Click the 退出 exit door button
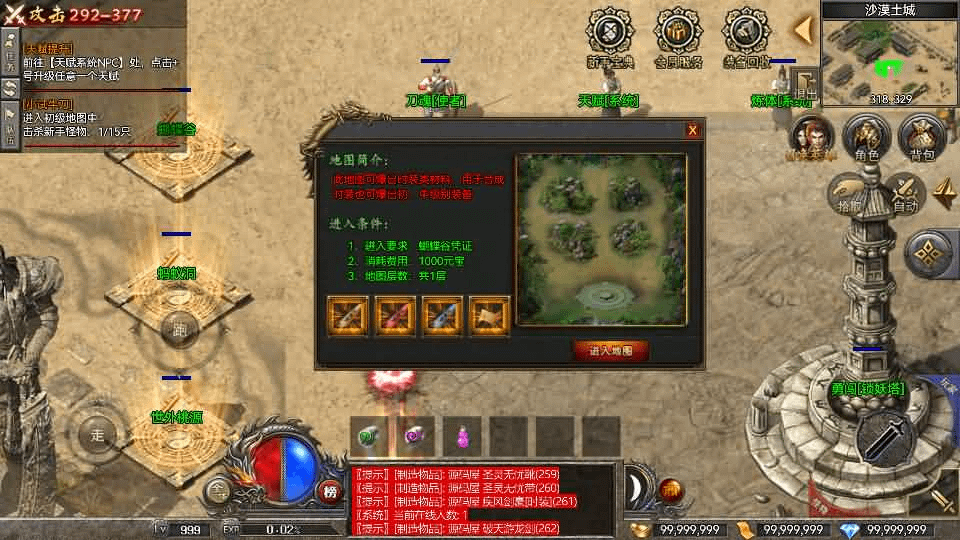960x540 pixels. (x=806, y=86)
